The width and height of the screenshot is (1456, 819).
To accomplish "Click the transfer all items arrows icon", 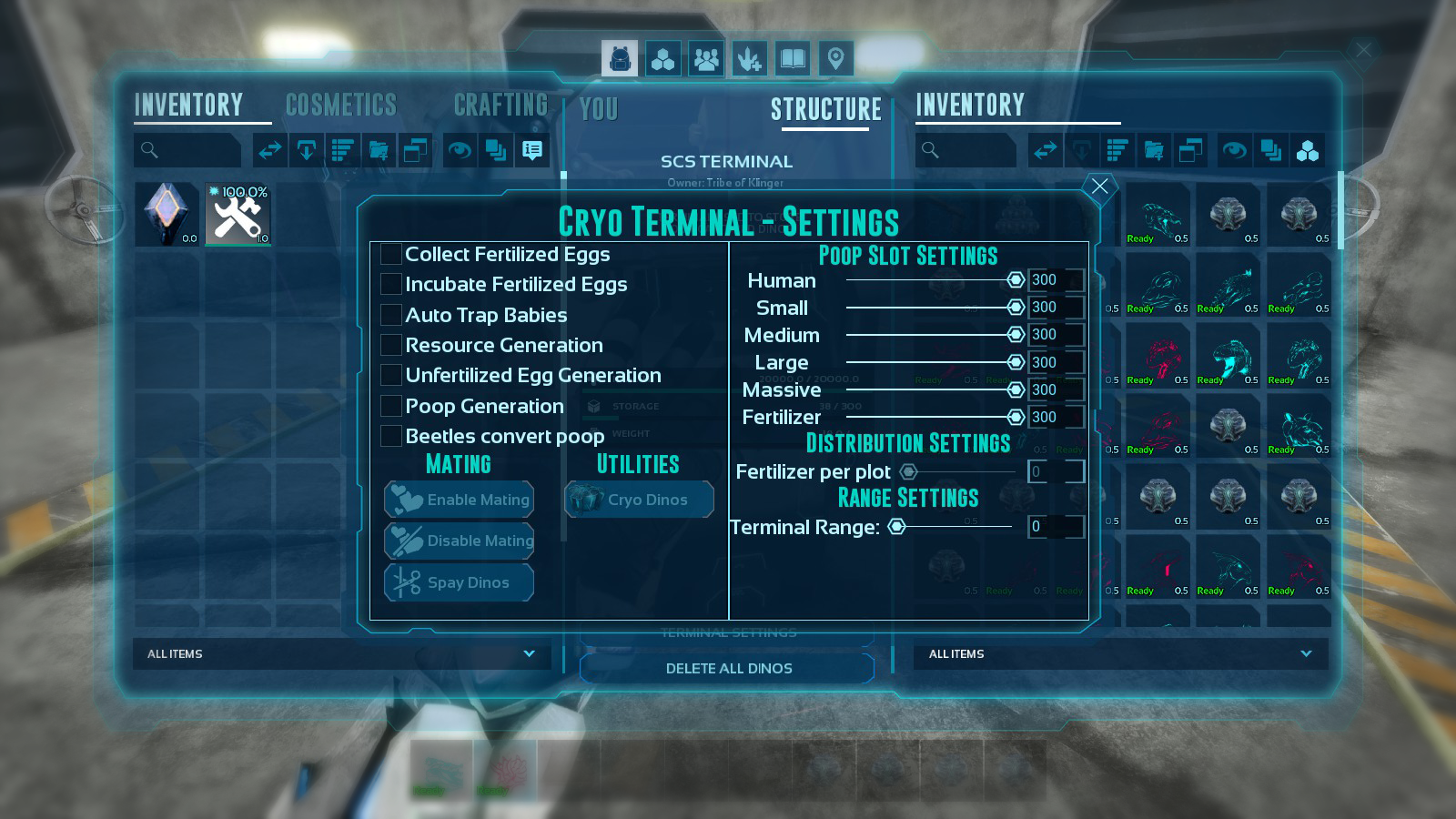I will 270,150.
